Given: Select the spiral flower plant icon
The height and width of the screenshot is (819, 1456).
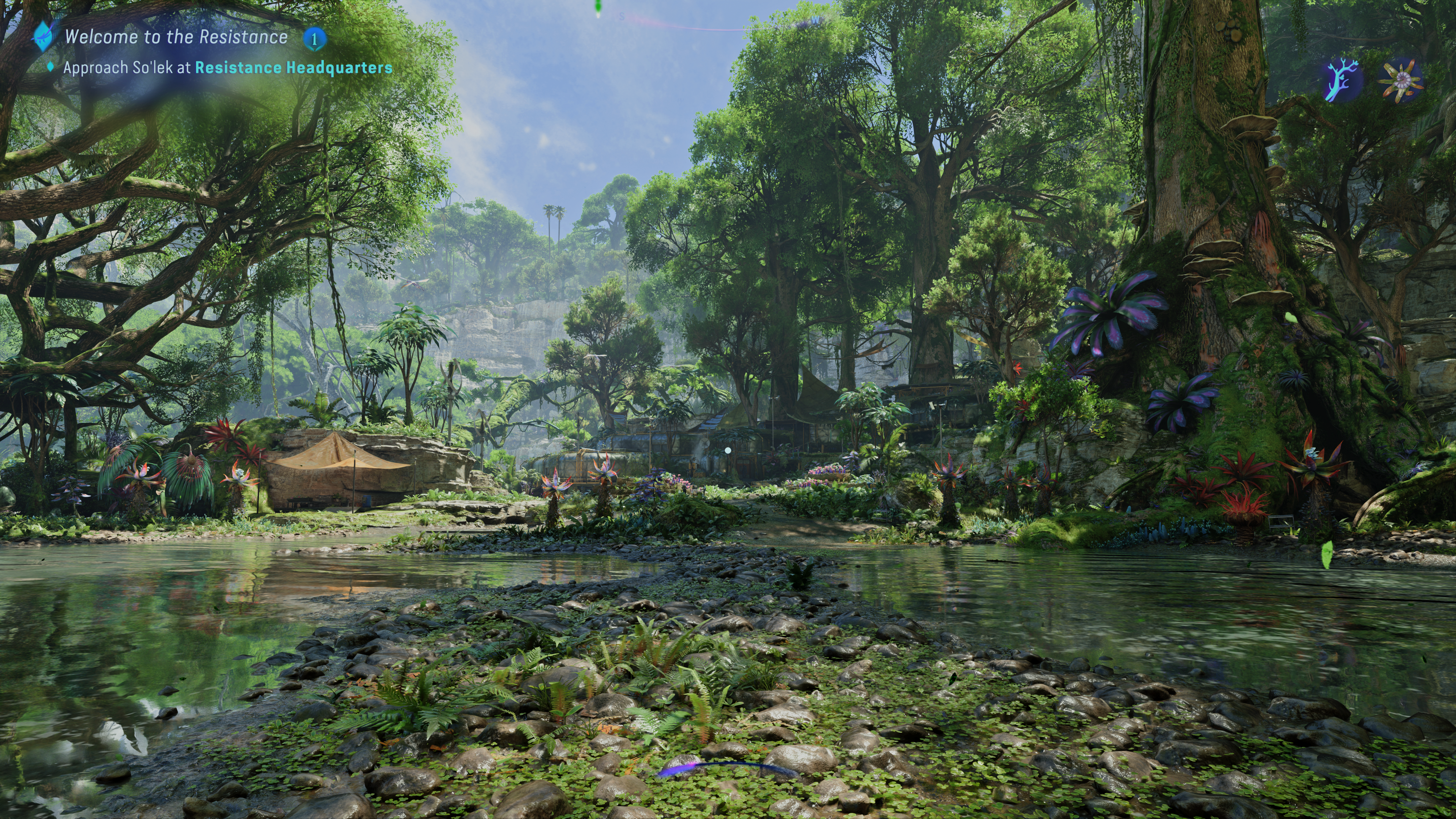Looking at the screenshot, I should pyautogui.click(x=1400, y=82).
